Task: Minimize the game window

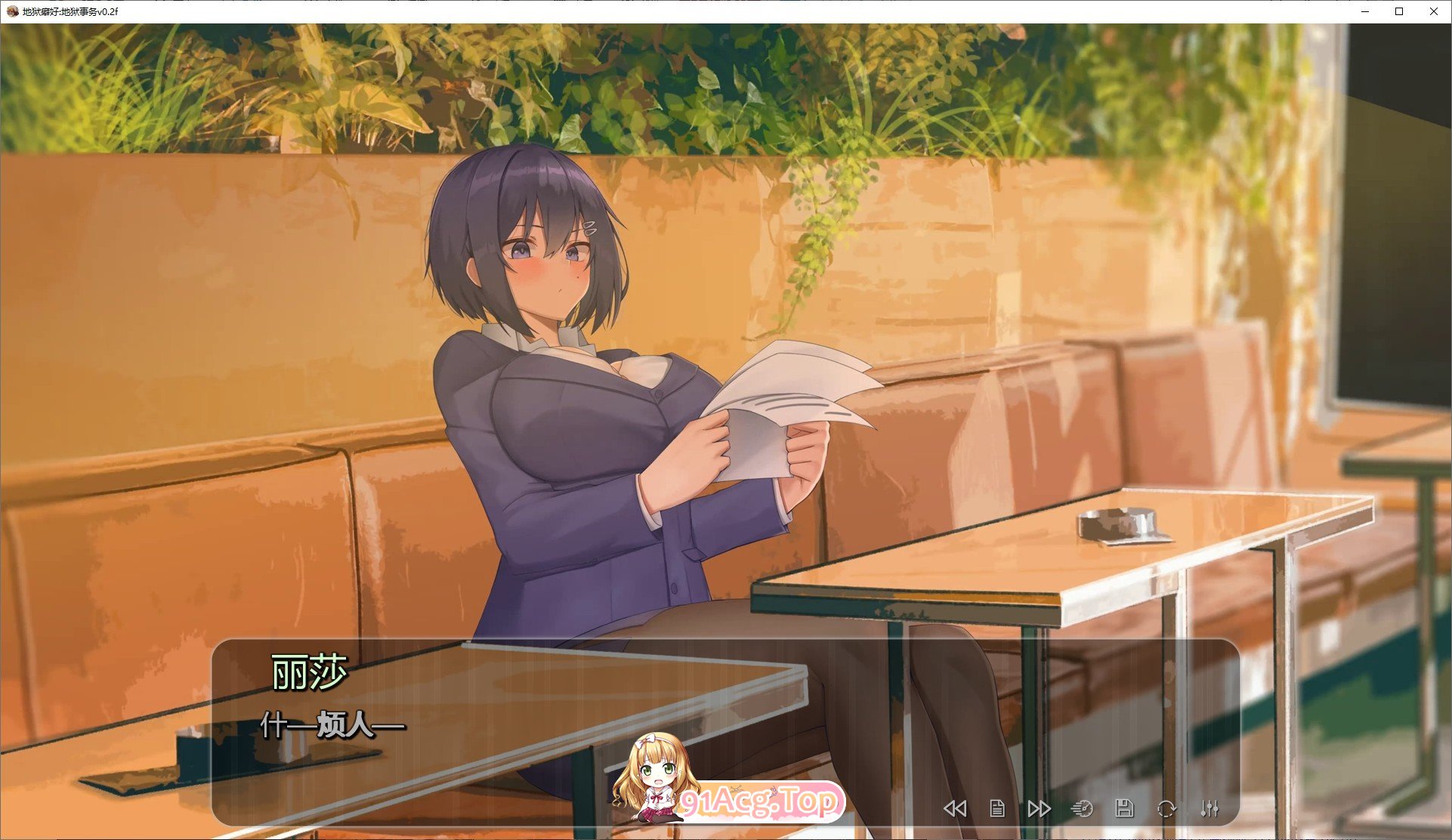Action: tap(1365, 11)
